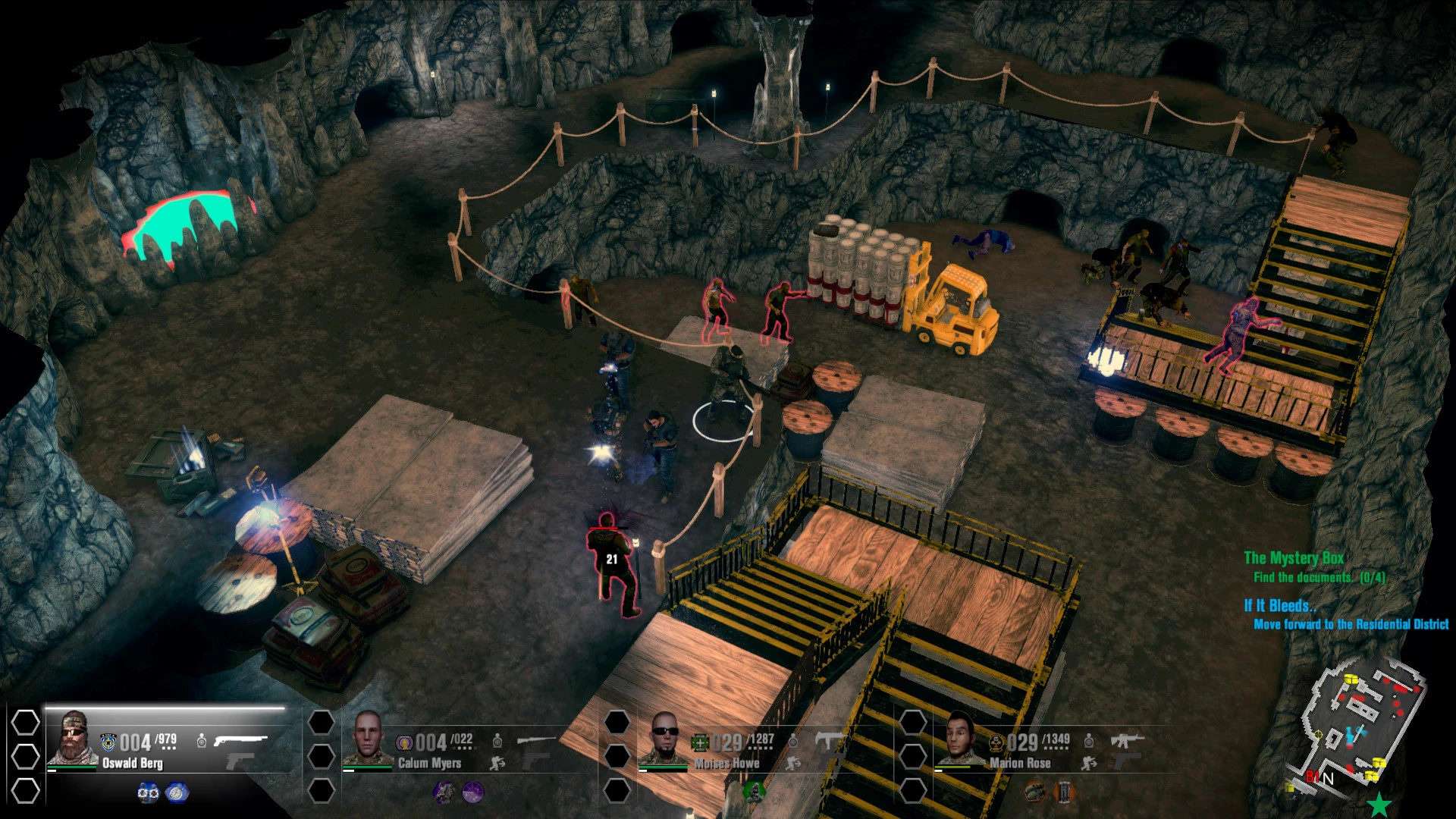Activate Moises Howe's green soldier ability
This screenshot has height=819, width=1456.
754,792
